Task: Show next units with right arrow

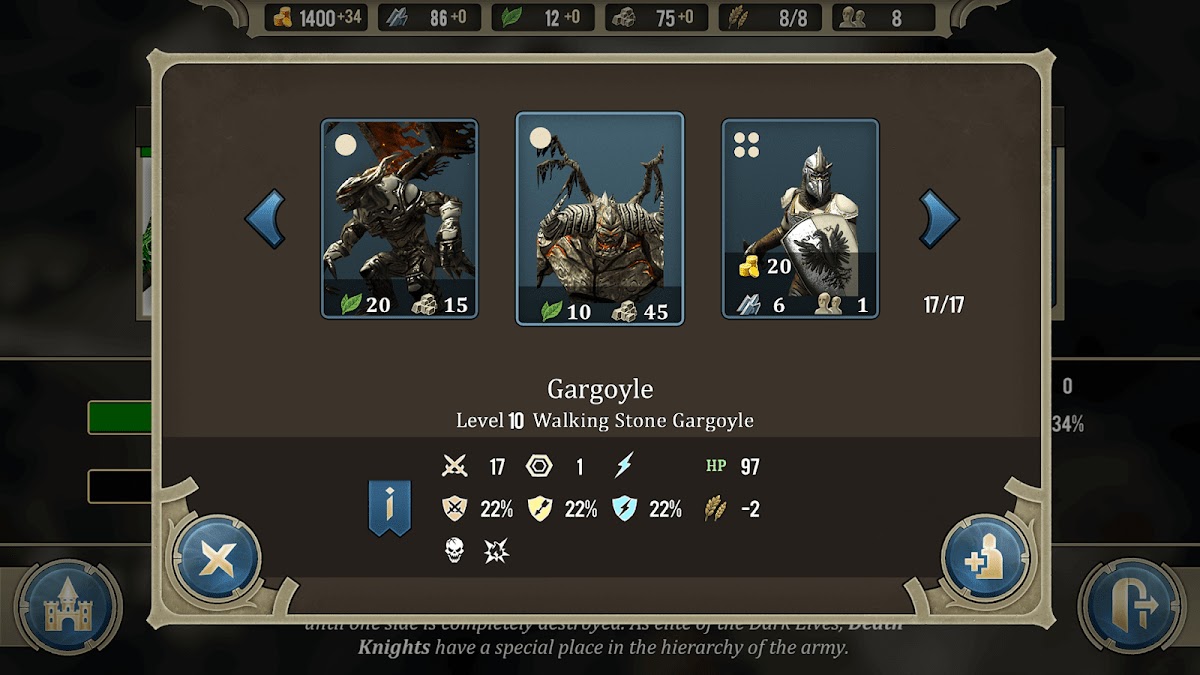Action: click(x=939, y=219)
